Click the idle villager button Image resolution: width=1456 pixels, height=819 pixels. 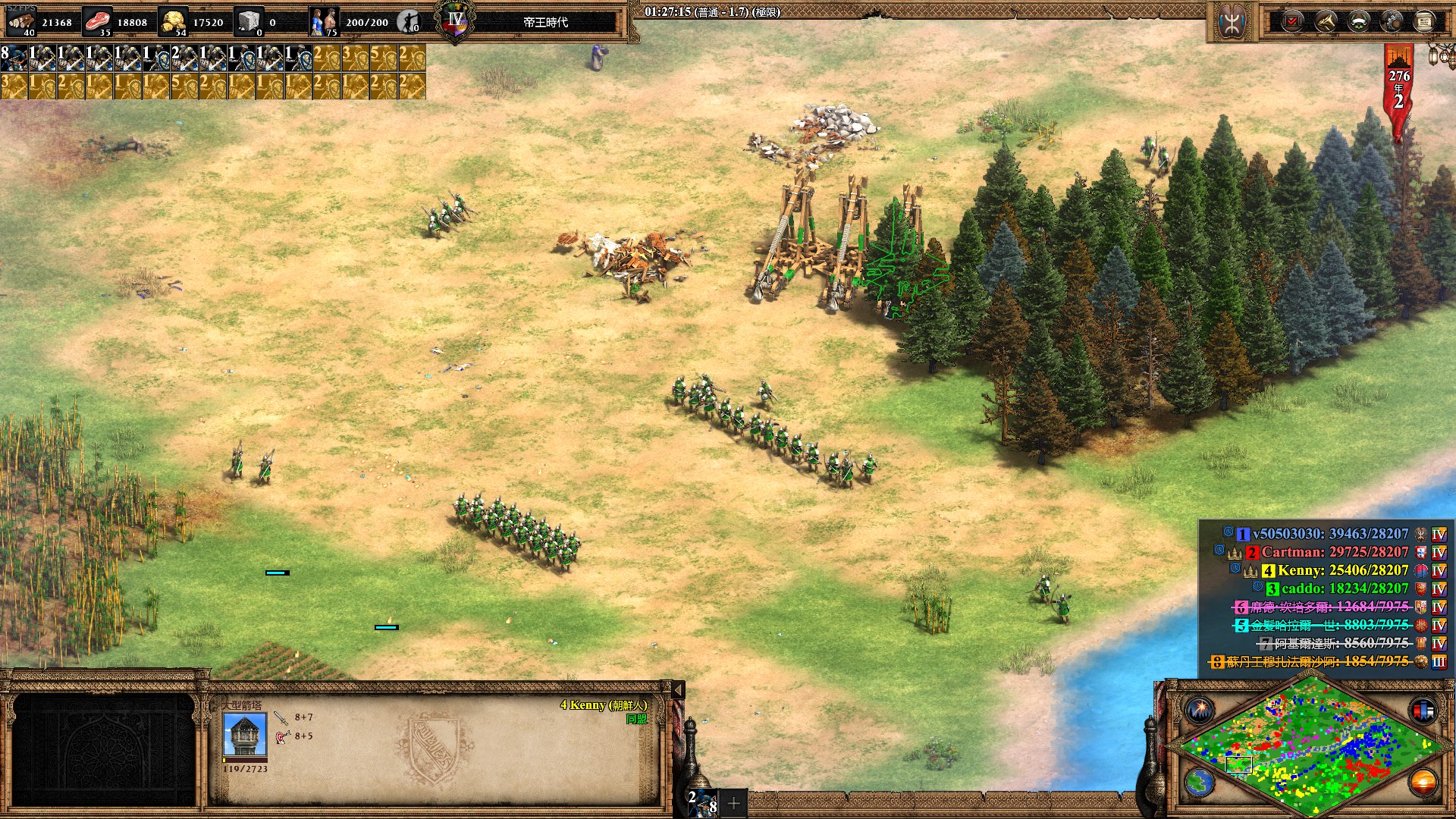409,22
